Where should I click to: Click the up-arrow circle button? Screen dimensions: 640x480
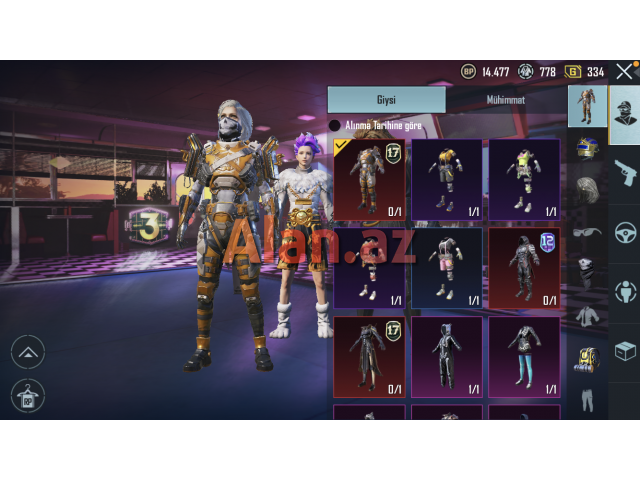[x=27, y=351]
